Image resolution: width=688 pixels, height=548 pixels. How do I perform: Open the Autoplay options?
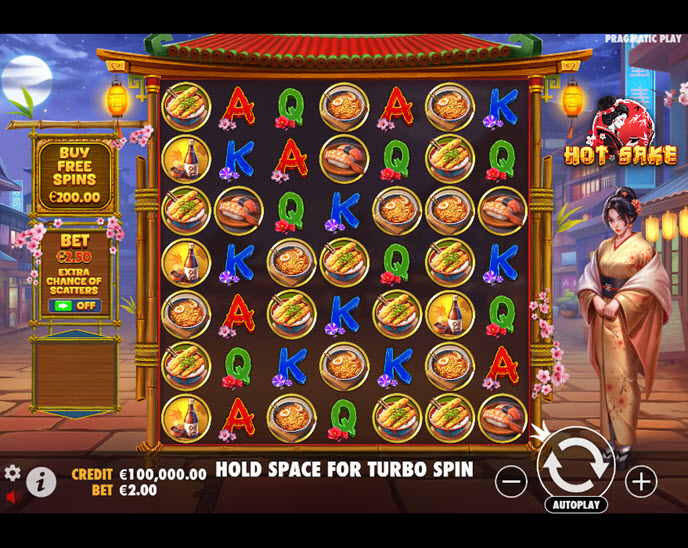575,504
